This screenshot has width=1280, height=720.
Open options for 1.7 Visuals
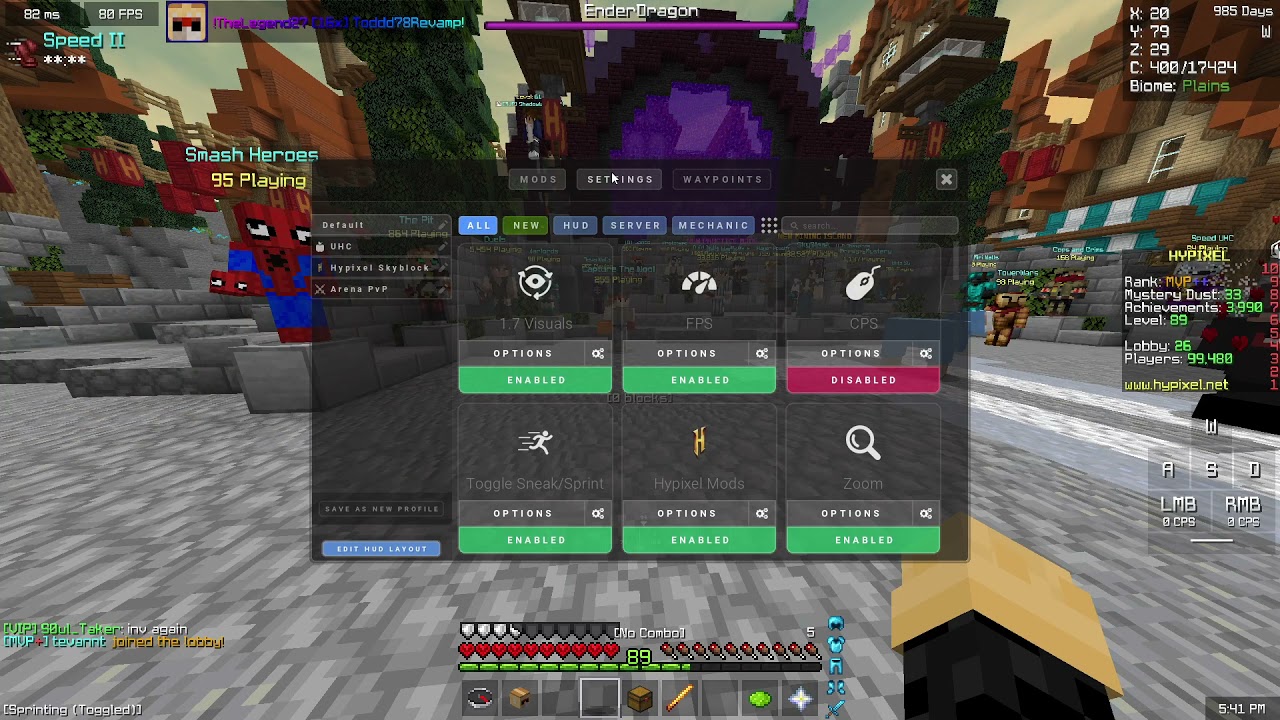tap(522, 353)
